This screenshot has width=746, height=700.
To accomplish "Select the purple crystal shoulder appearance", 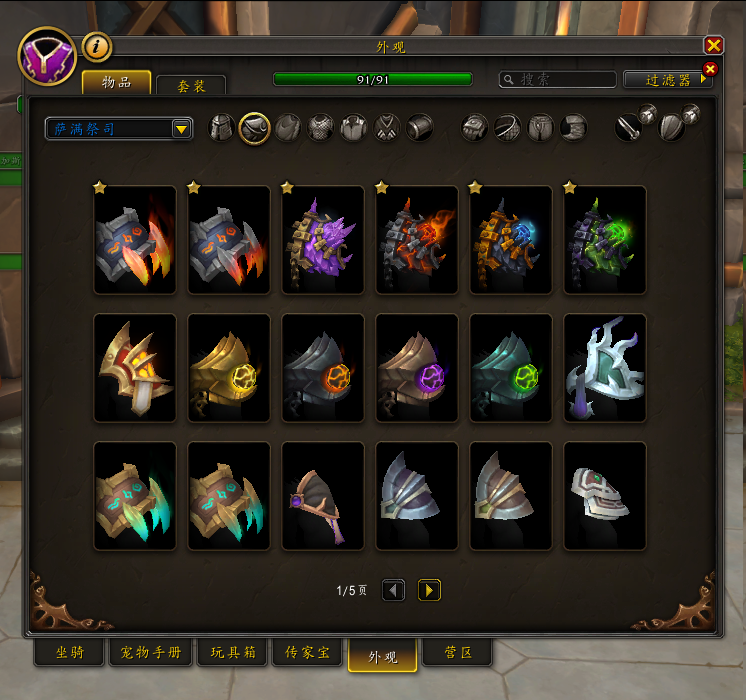I will pos(323,240).
